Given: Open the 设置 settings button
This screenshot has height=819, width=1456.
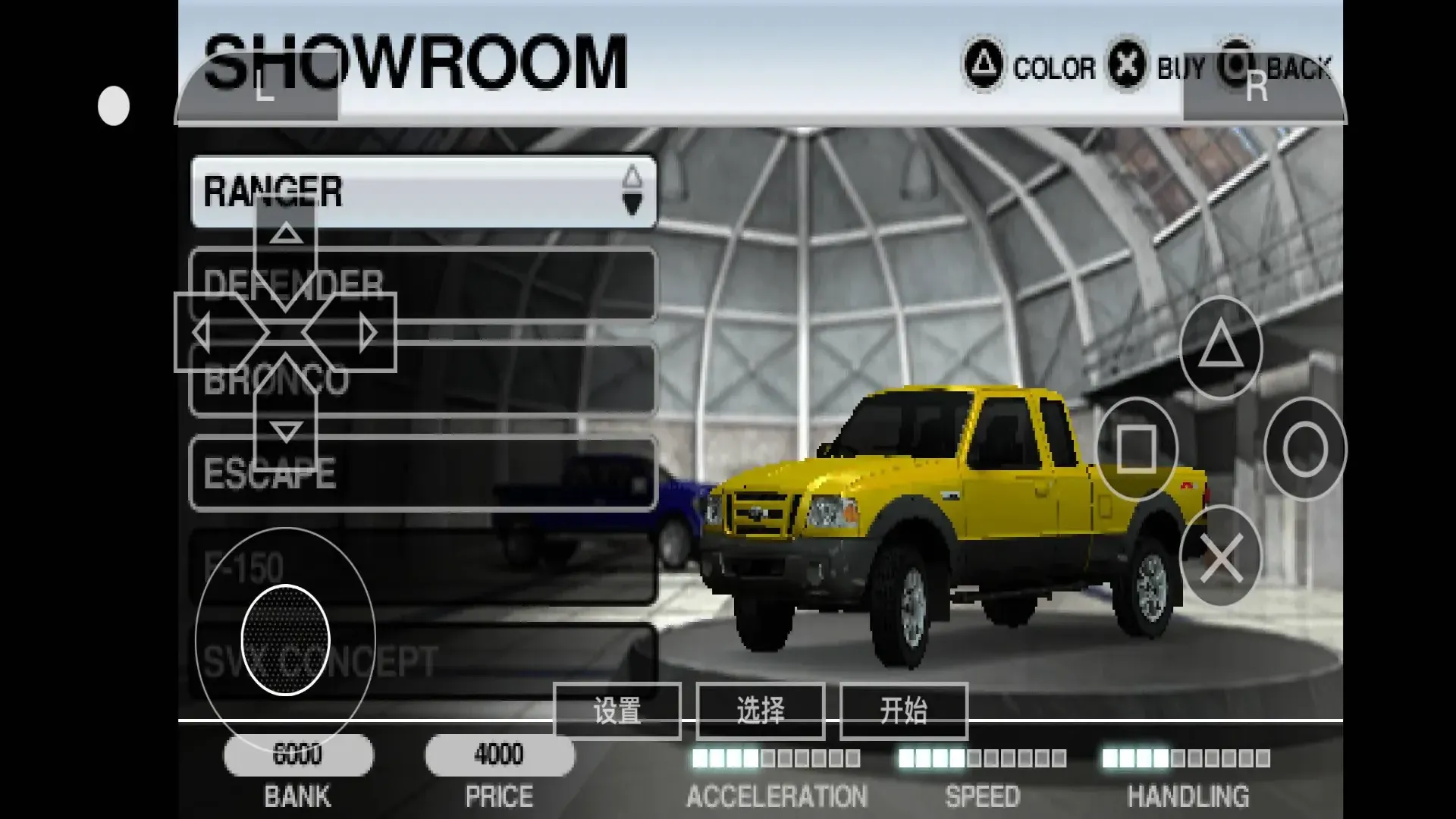Looking at the screenshot, I should pos(617,711).
